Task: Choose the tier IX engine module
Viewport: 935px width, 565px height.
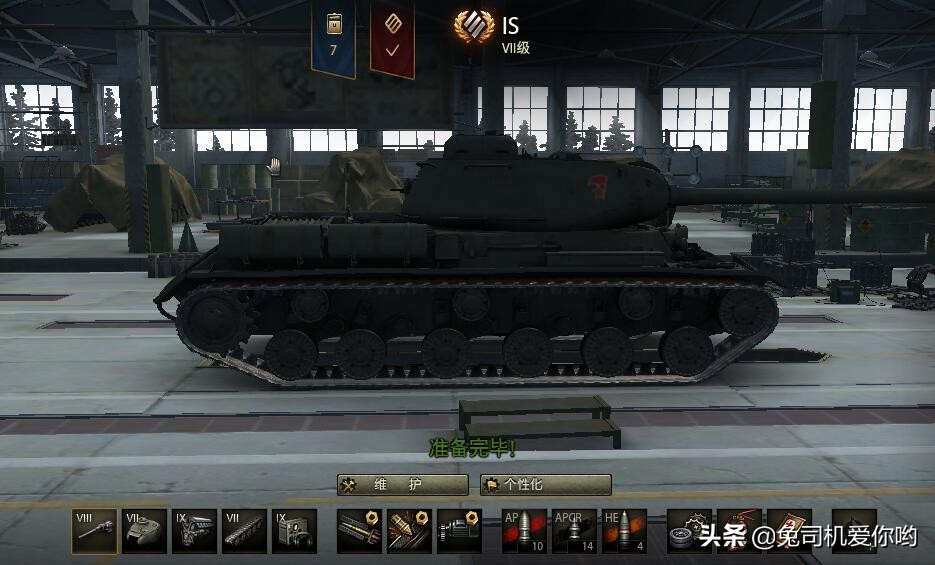Action: pyautogui.click(x=194, y=531)
